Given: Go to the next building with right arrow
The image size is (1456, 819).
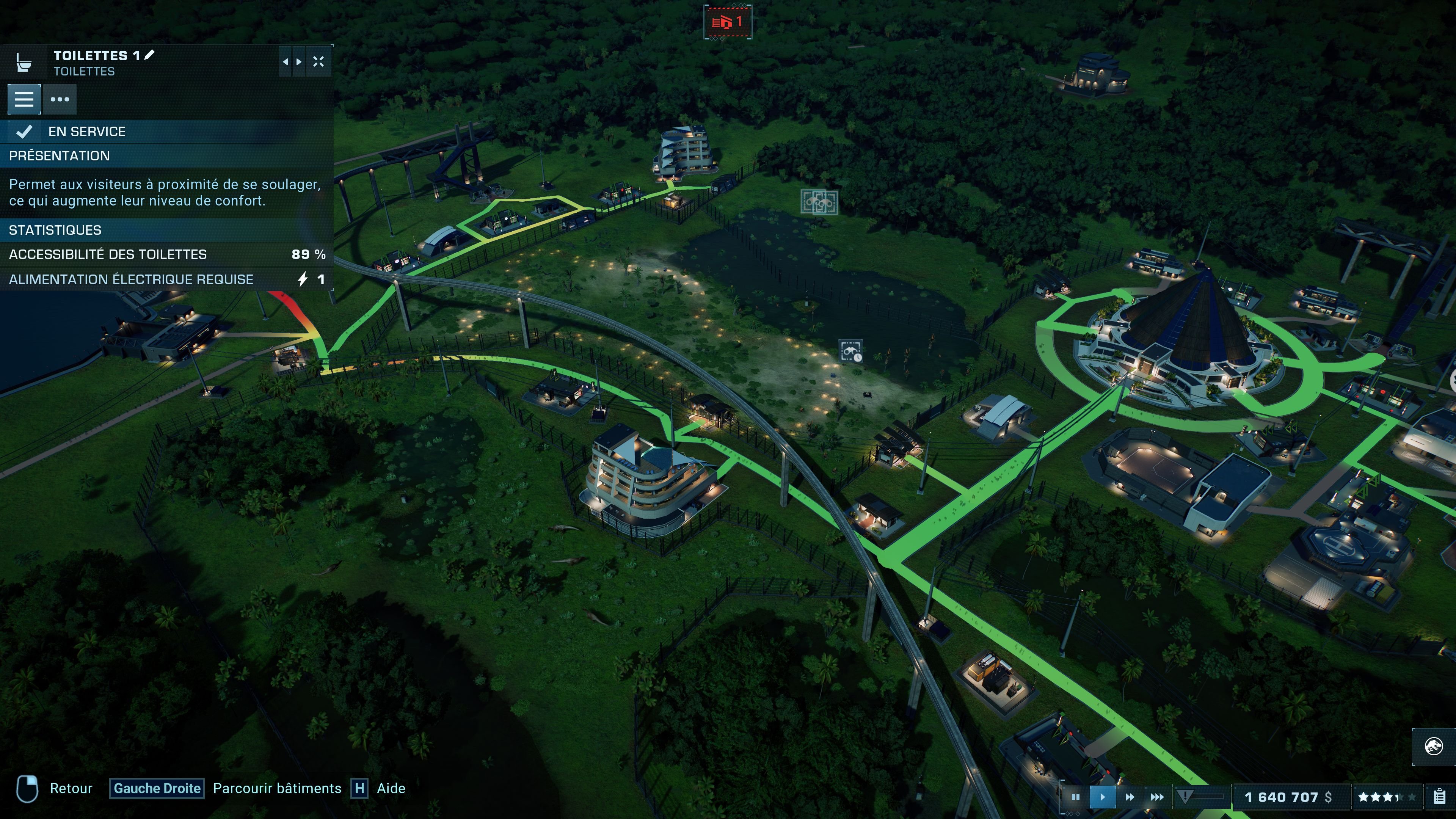Looking at the screenshot, I should 299,61.
